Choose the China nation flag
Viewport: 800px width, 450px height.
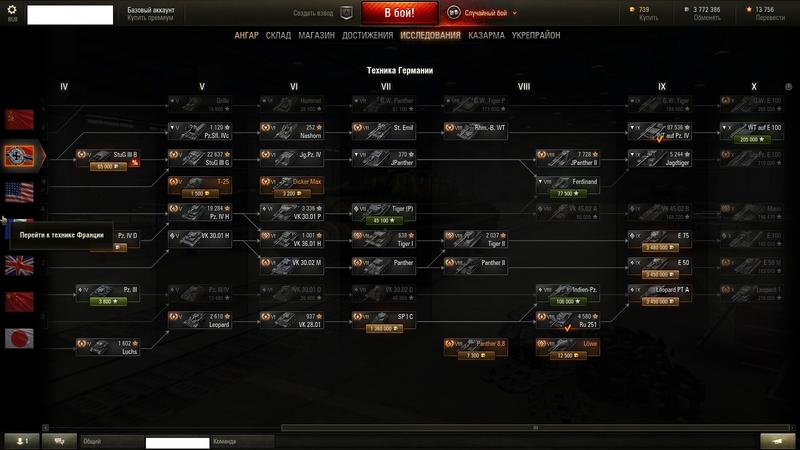click(x=19, y=302)
